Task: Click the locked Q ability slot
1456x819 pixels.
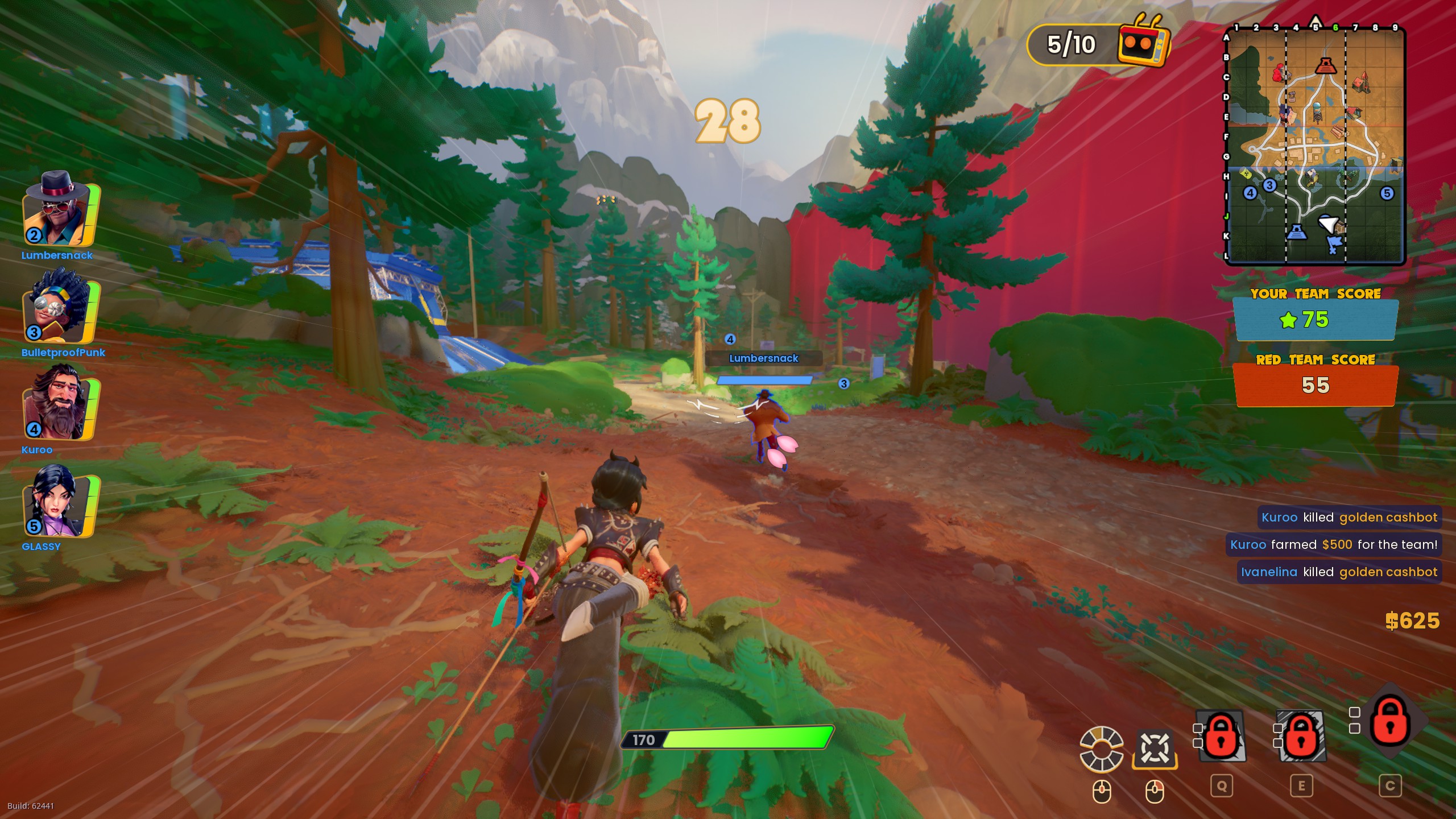Action: point(1221,735)
